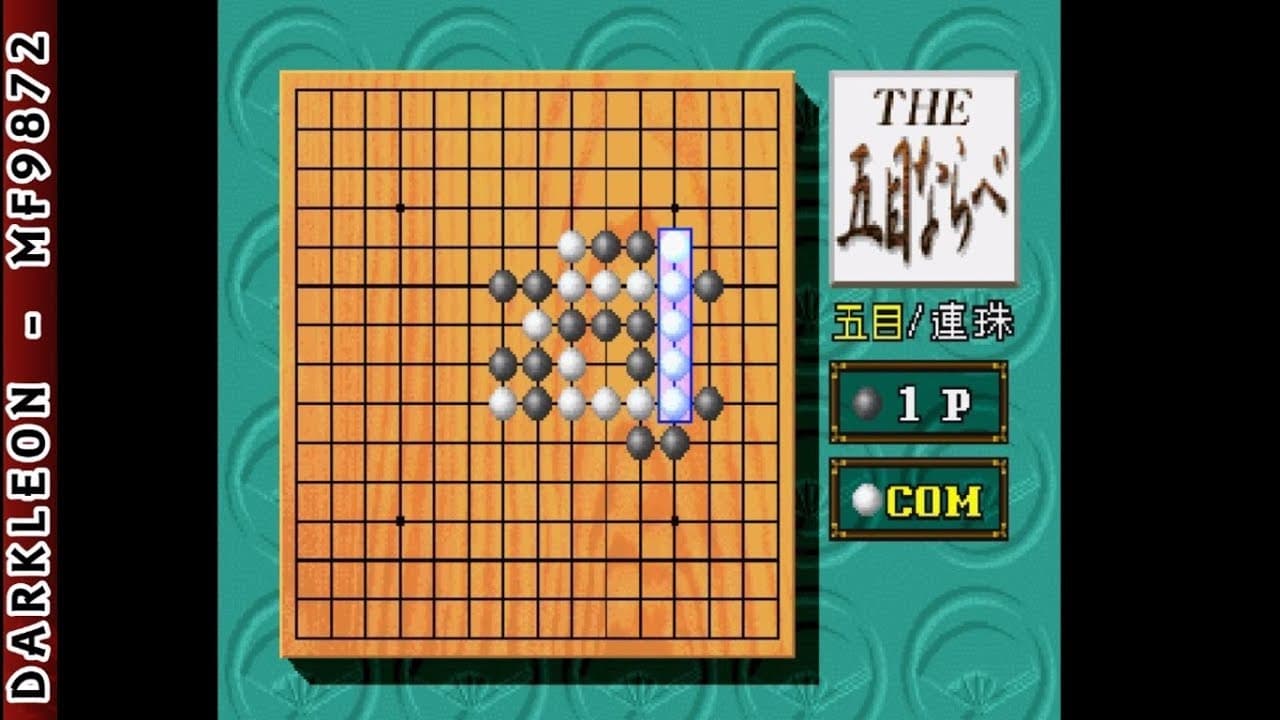The width and height of the screenshot is (1280, 720).
Task: Click the bottom-left star point on the board
Action: [x=400, y=519]
